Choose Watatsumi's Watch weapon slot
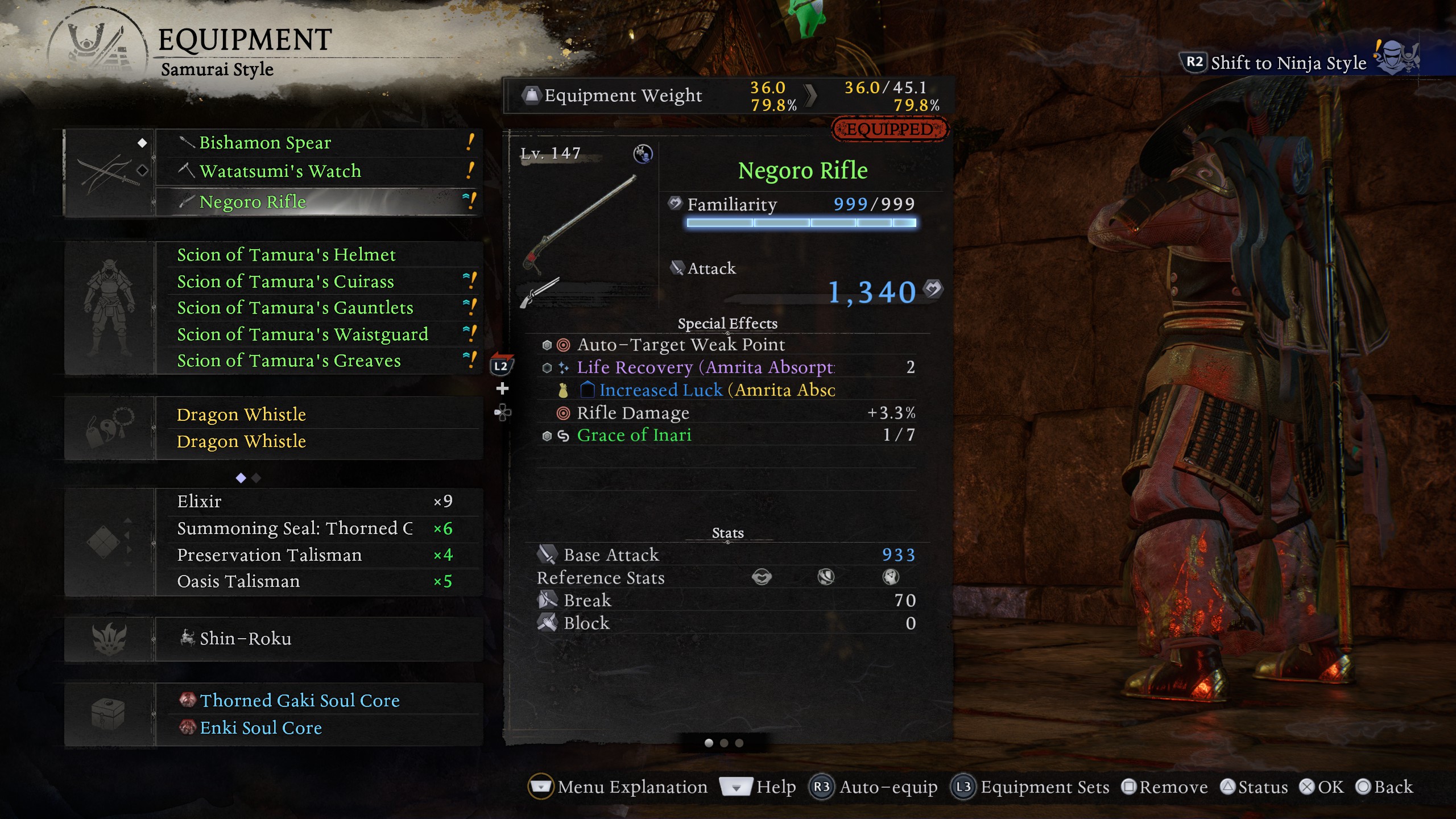 point(318,171)
